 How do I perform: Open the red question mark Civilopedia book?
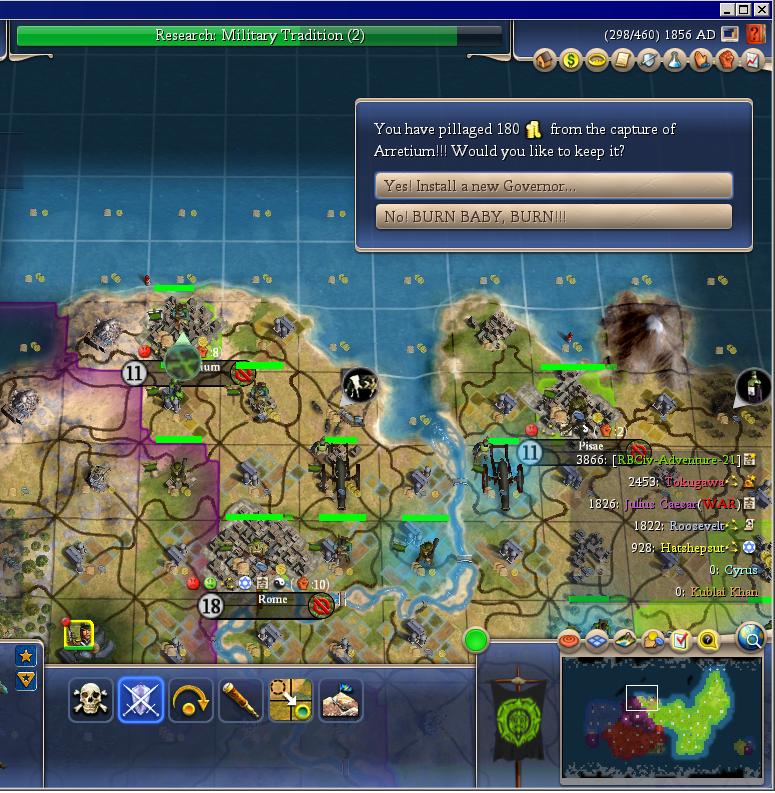[755, 34]
